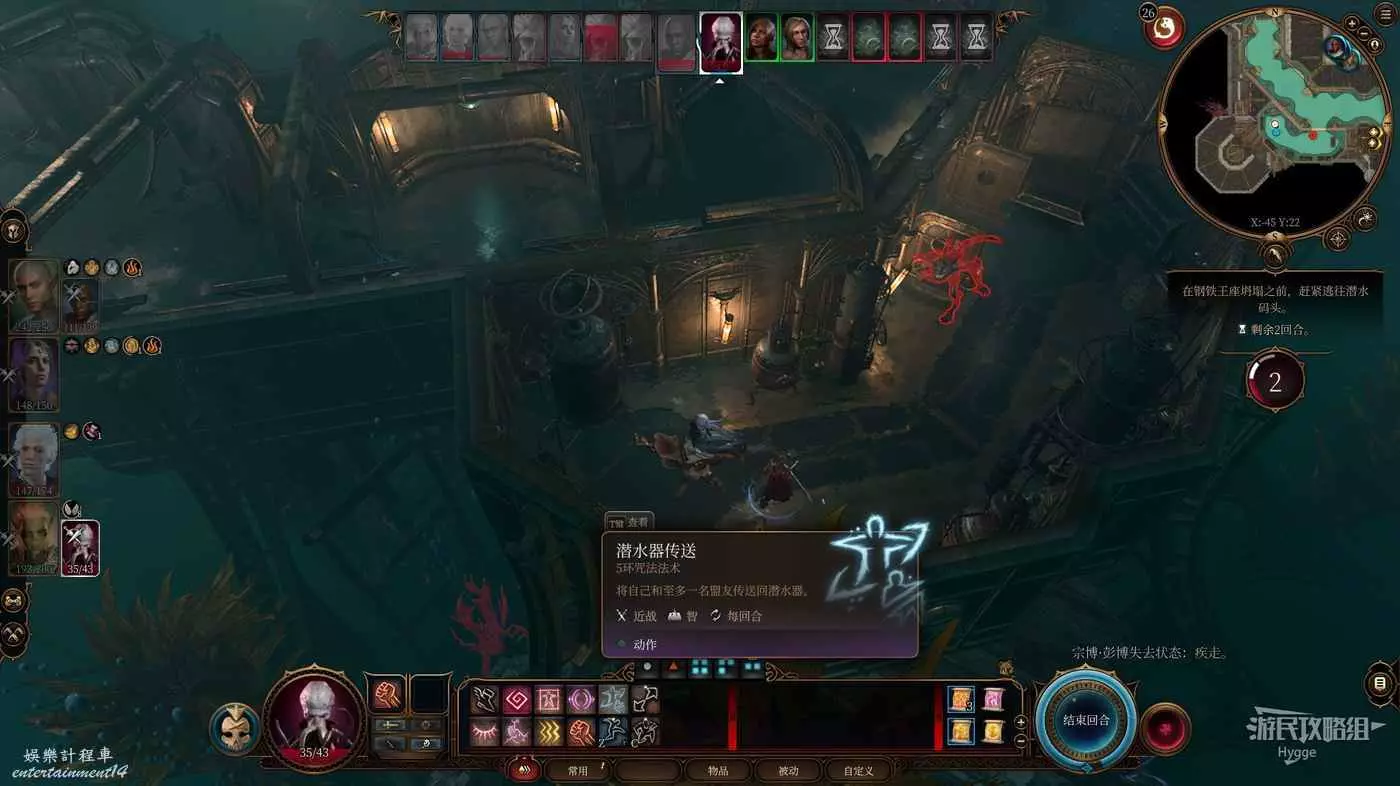Switch to the Passives (被动) hotbar tab

pyautogui.click(x=788, y=771)
